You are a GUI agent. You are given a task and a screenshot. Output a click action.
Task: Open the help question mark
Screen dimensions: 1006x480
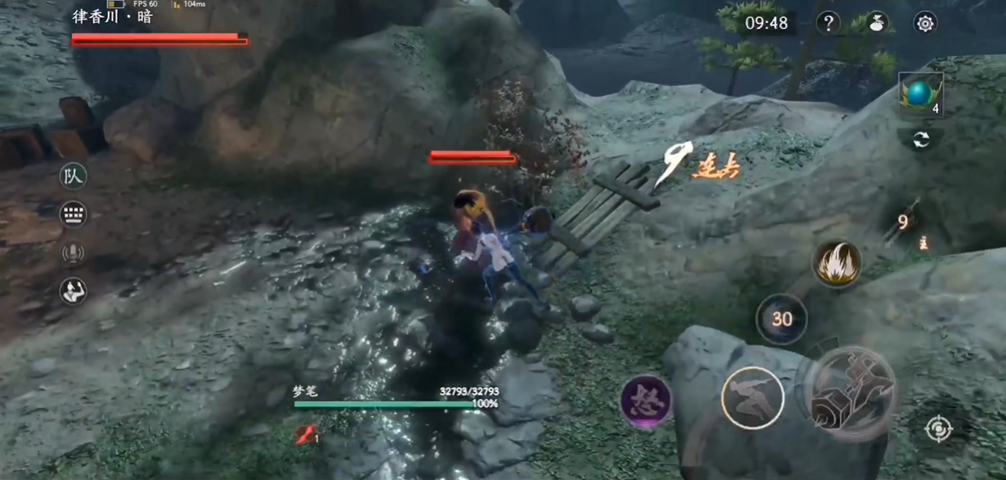(828, 23)
